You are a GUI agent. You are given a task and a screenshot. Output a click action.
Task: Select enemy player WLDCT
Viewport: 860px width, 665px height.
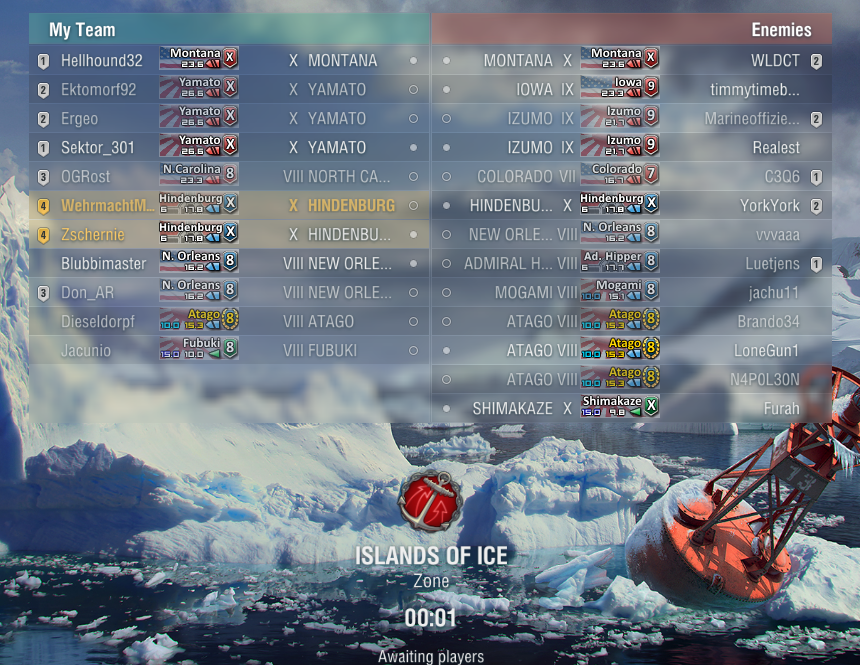click(775, 61)
